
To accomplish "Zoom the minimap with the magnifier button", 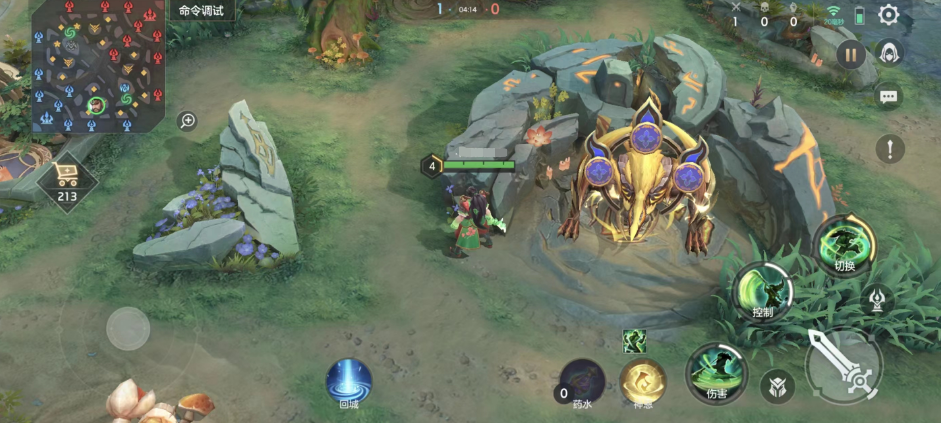I will pyautogui.click(x=187, y=121).
